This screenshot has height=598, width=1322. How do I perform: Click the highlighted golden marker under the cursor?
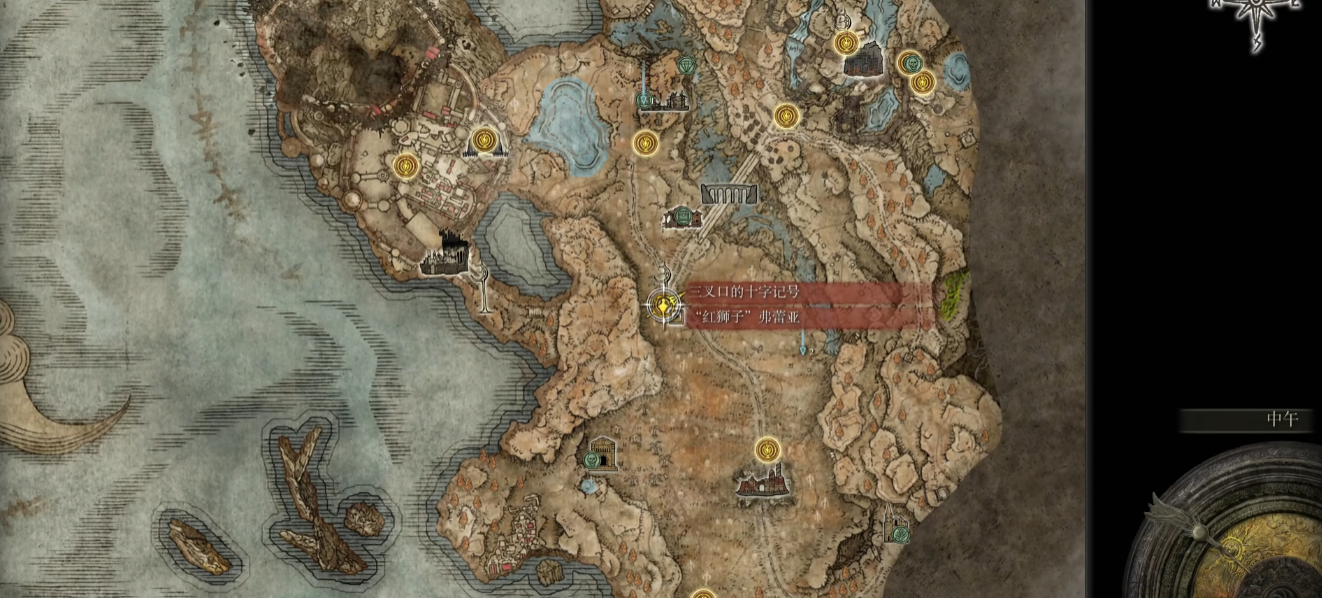[x=661, y=303]
